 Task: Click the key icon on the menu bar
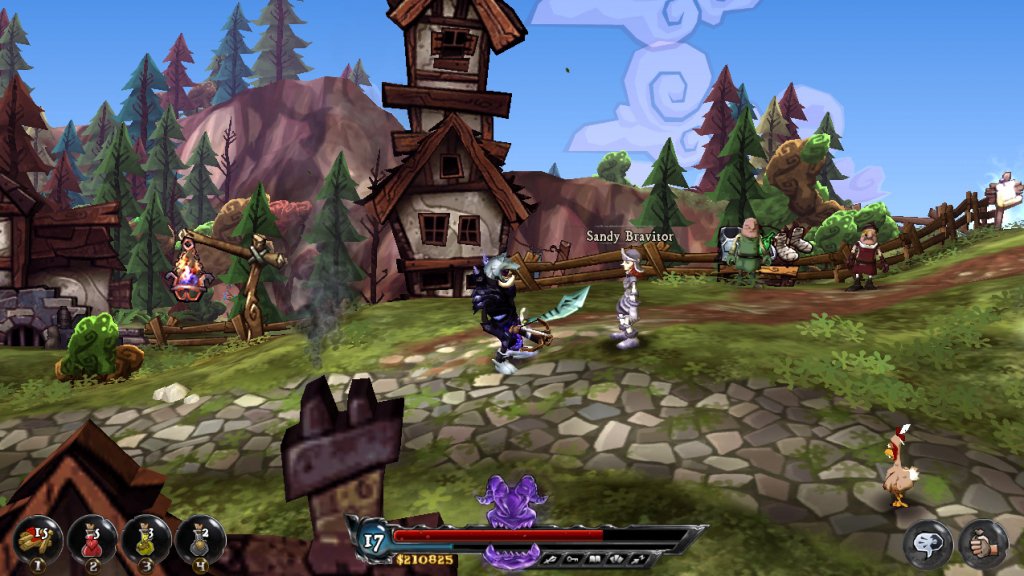(x=572, y=559)
